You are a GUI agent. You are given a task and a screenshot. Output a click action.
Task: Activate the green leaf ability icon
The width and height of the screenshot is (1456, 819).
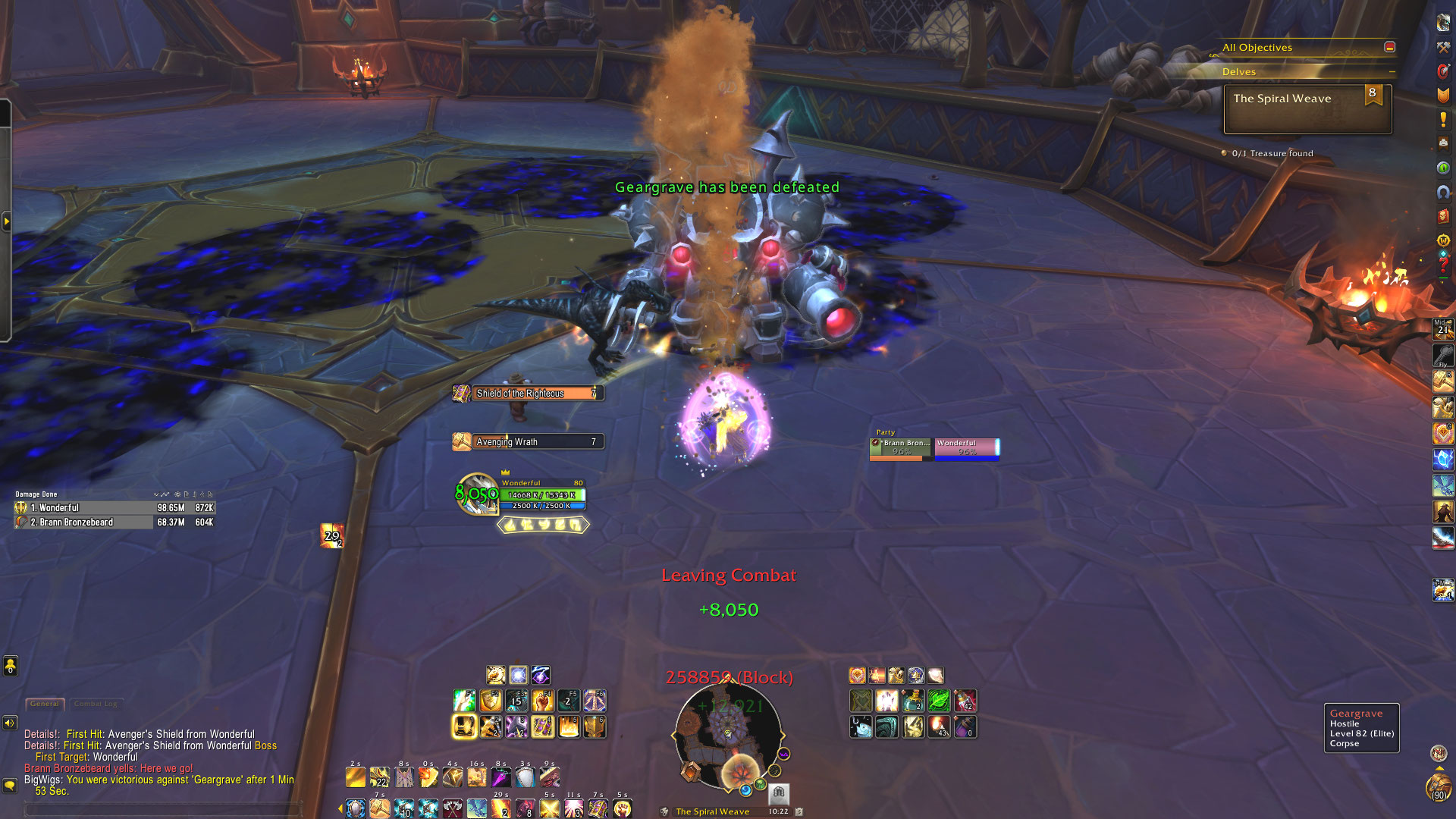938,701
